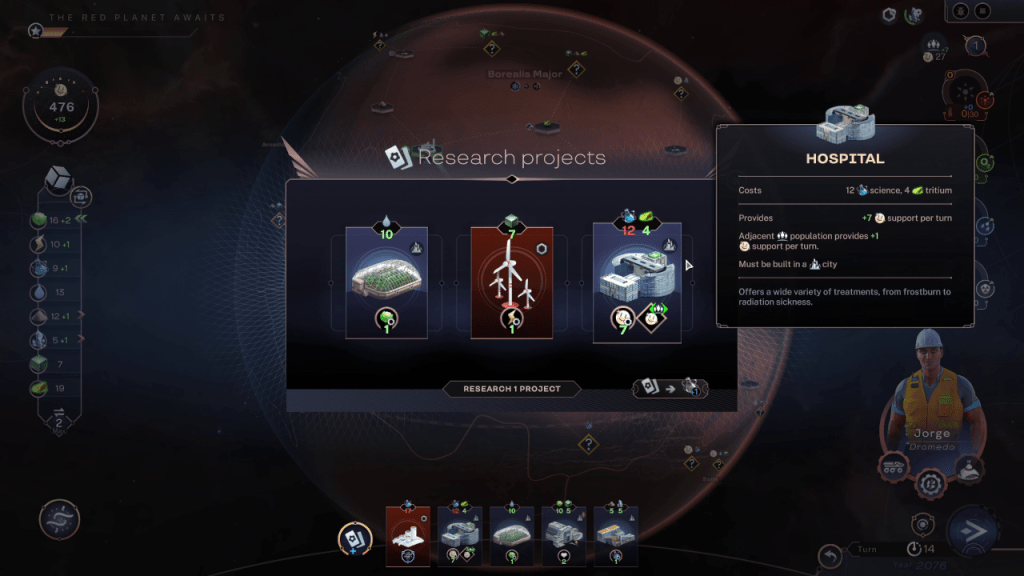Open the DNA helix button
1024x576 pixels.
coord(59,519)
